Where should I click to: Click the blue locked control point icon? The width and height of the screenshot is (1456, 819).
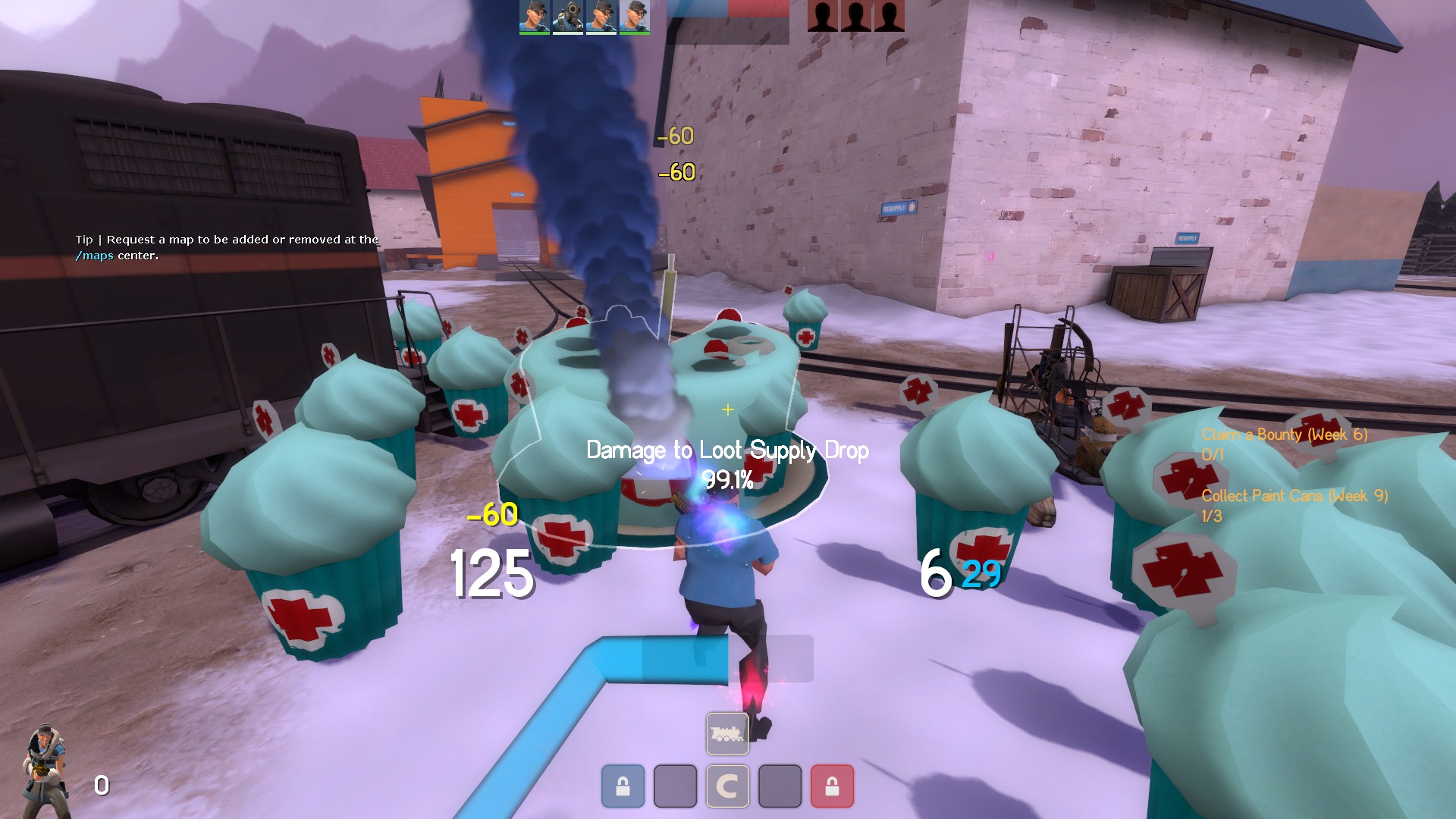point(623,786)
